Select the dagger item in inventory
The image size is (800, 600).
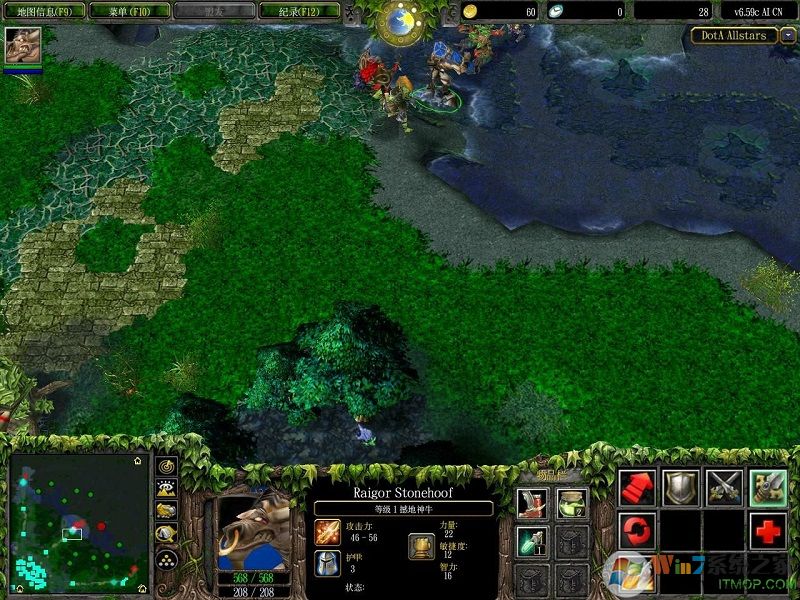(x=531, y=502)
